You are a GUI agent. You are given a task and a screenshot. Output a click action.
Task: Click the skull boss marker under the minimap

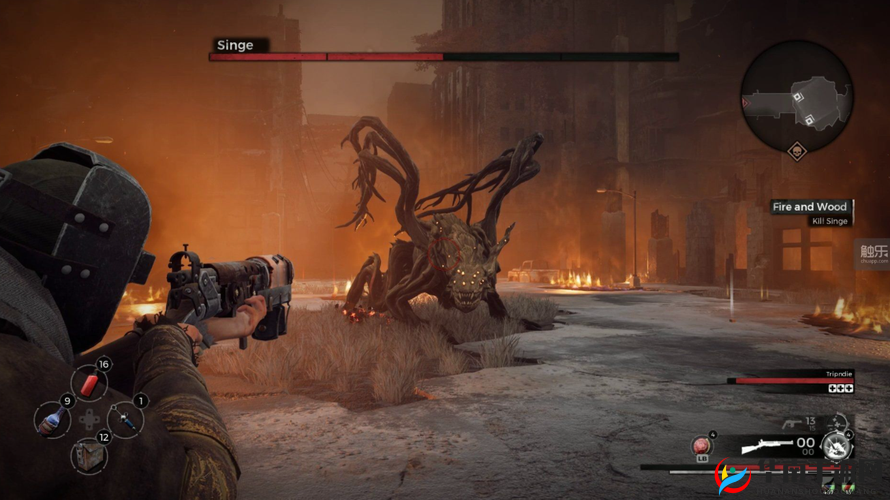(796, 152)
